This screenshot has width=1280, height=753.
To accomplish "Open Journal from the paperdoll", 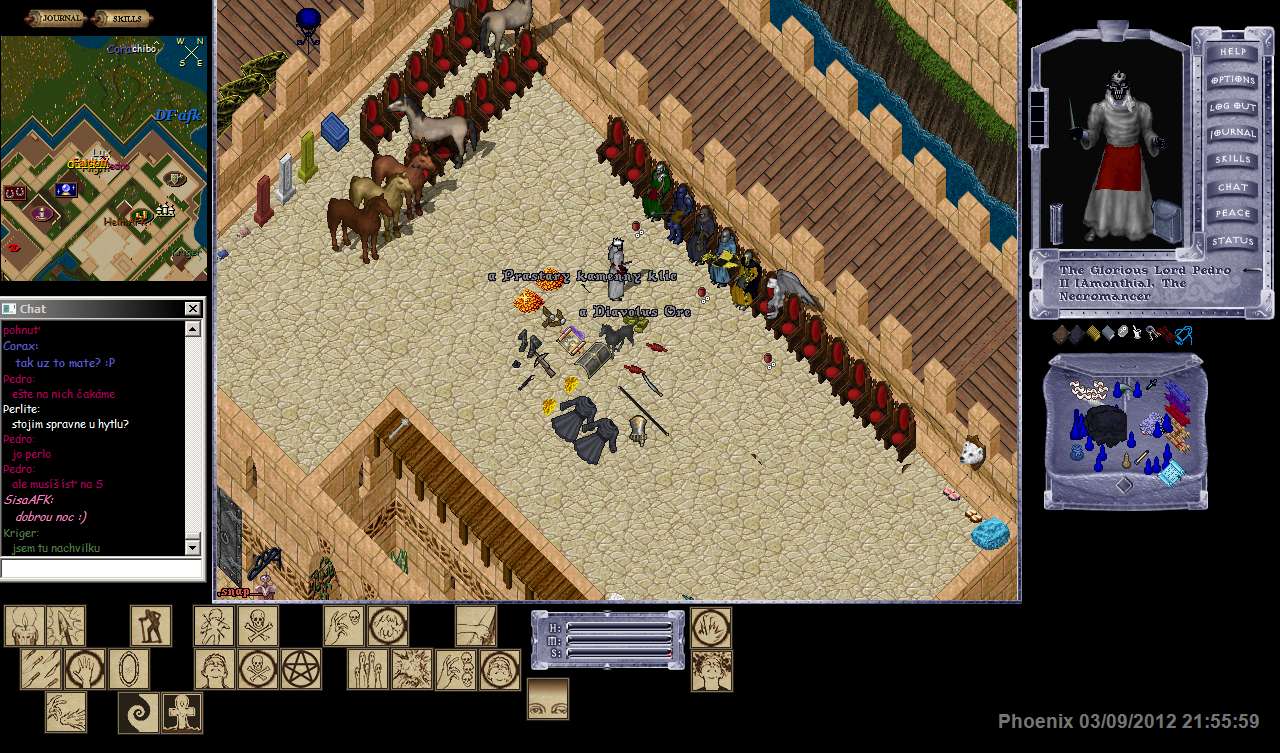I will [x=1232, y=133].
